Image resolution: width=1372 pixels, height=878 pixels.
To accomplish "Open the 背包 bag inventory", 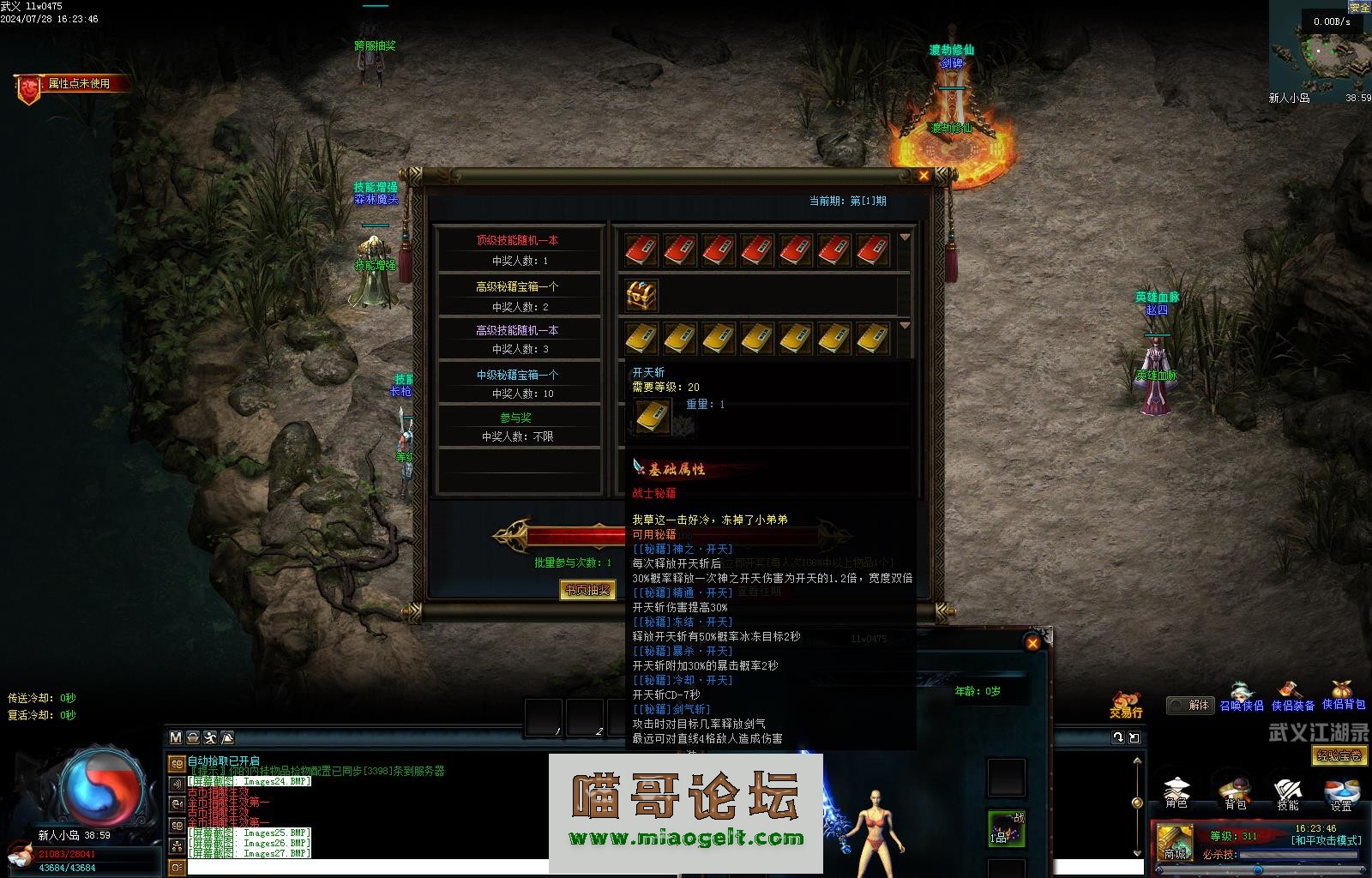I will [x=1235, y=791].
